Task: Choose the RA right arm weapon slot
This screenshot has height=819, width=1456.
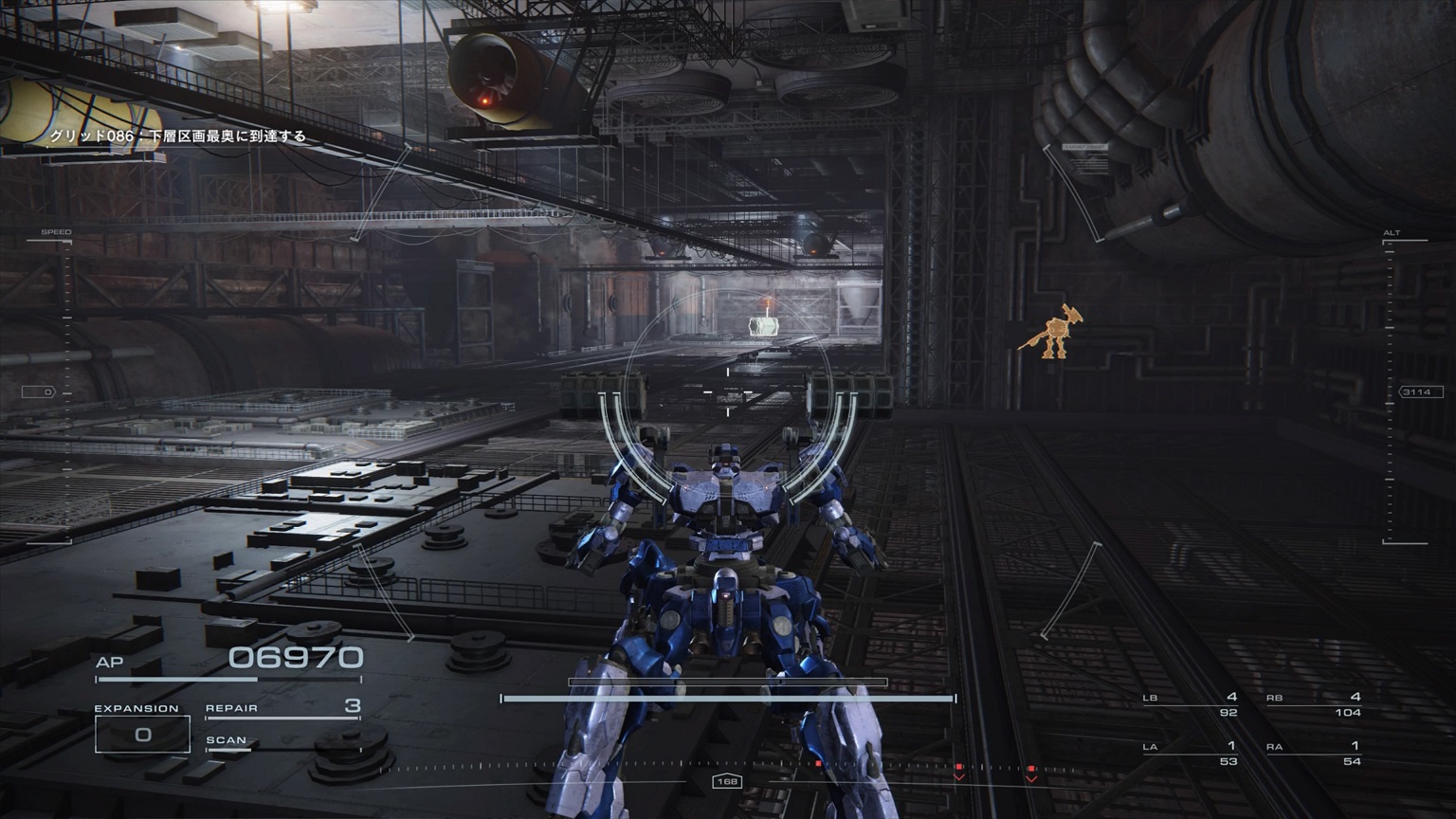Action: [x=1314, y=753]
